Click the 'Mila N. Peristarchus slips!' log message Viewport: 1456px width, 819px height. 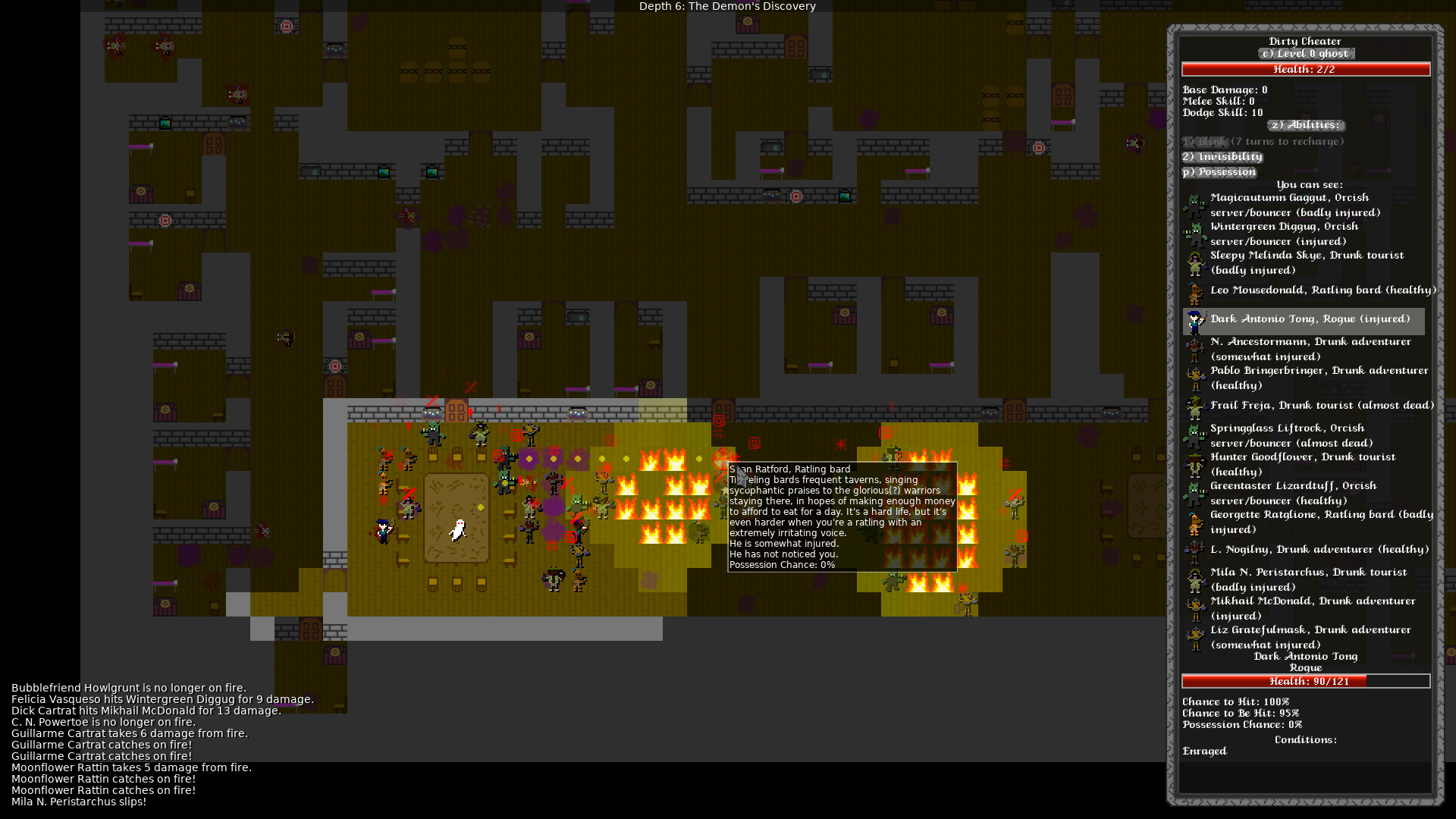pos(79,802)
